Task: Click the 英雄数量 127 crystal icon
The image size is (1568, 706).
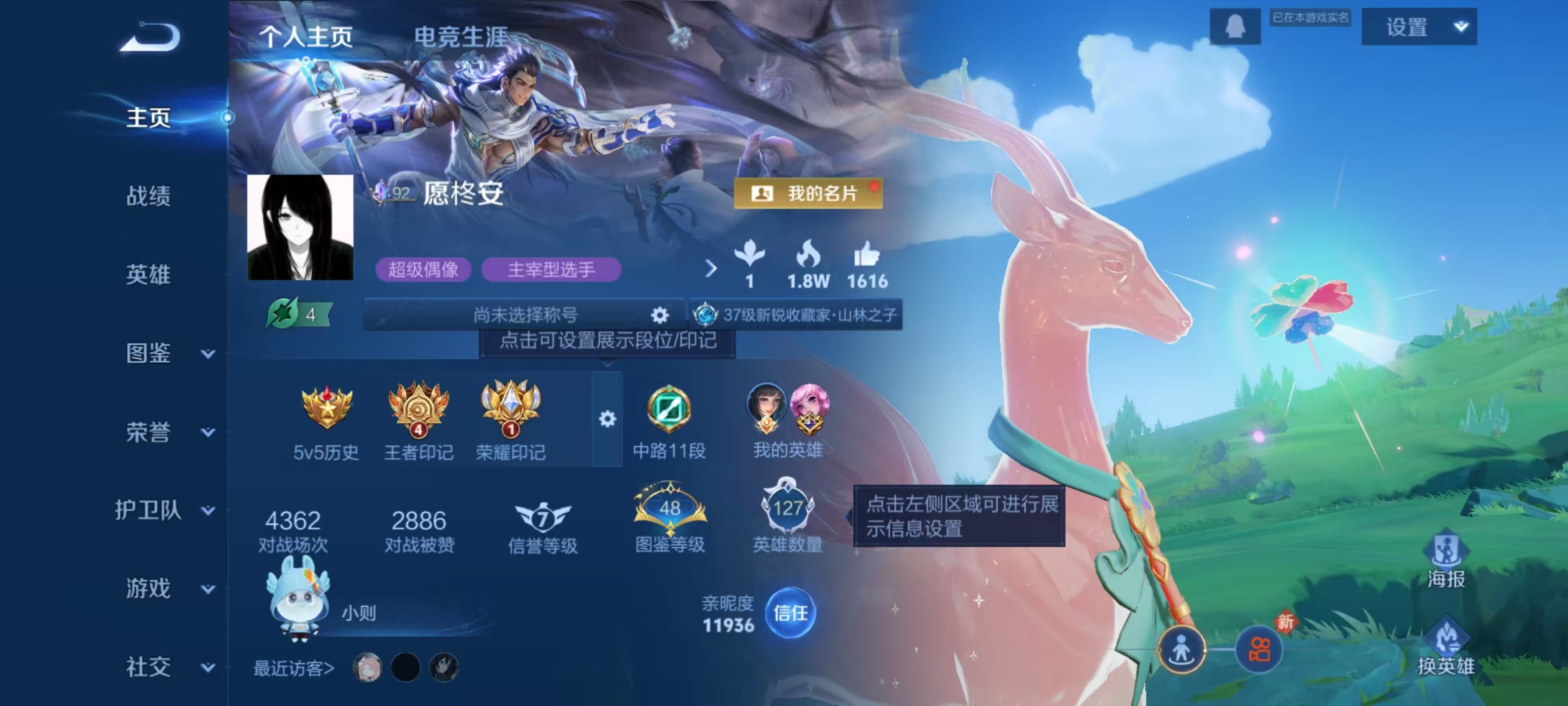Action: [789, 510]
